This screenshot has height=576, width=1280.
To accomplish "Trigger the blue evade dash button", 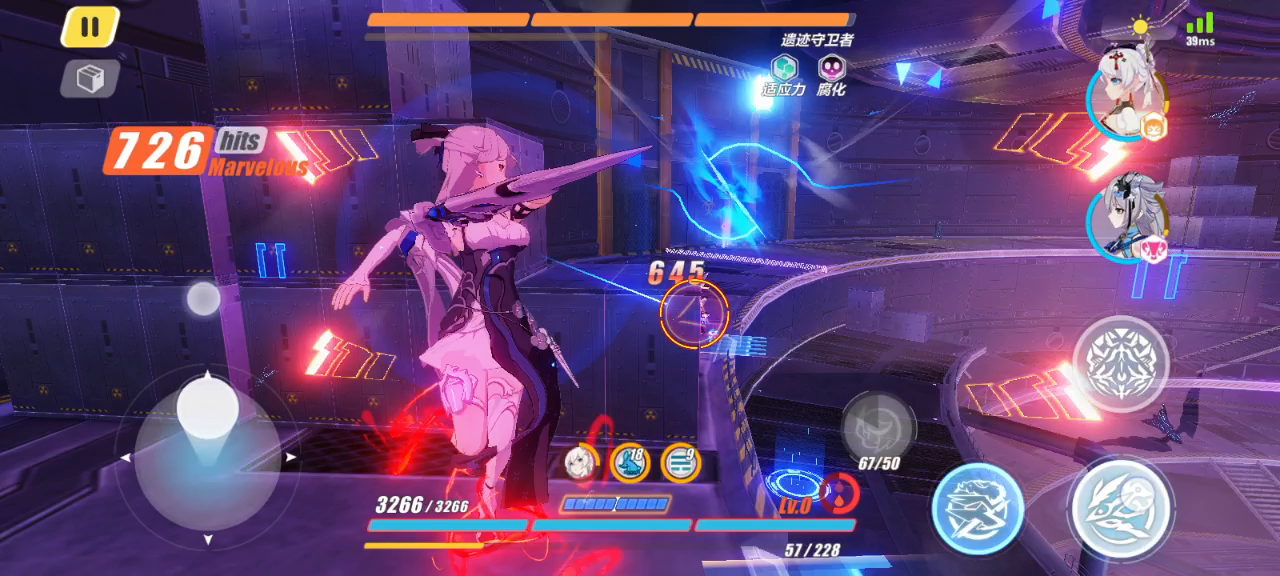I will click(977, 508).
